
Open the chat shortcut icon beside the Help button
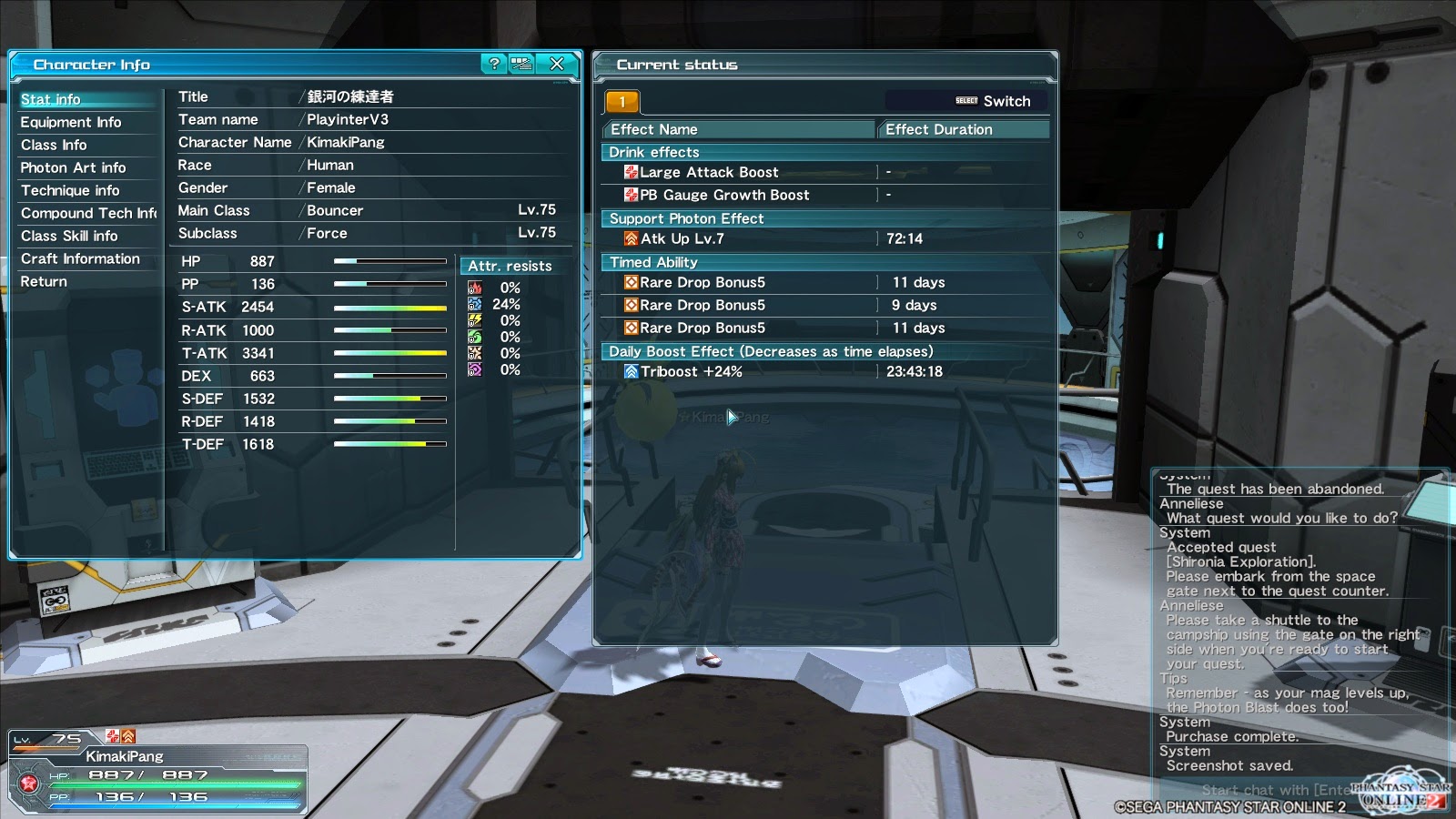(521, 65)
